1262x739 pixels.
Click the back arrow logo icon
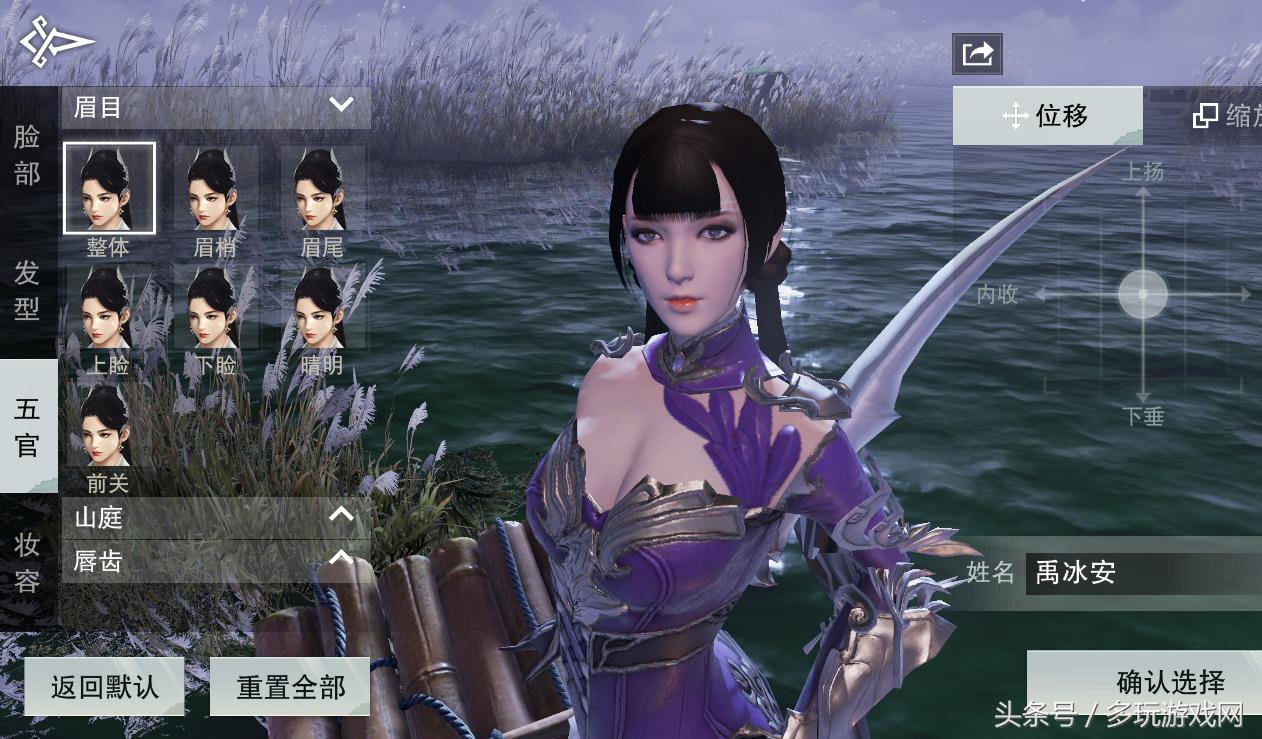[56, 42]
